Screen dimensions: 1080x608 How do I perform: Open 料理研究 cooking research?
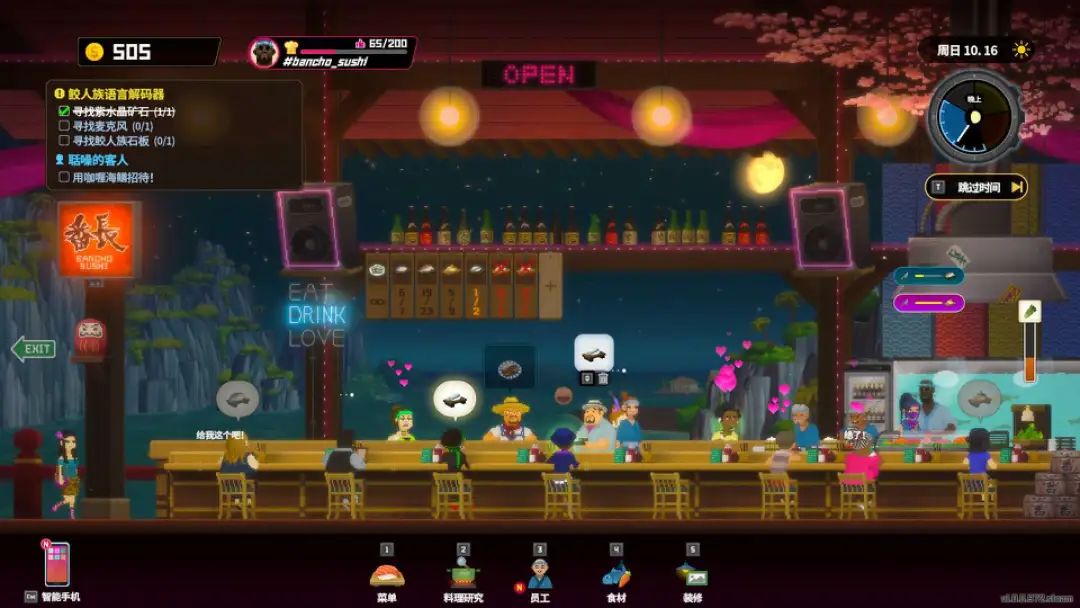click(x=463, y=575)
